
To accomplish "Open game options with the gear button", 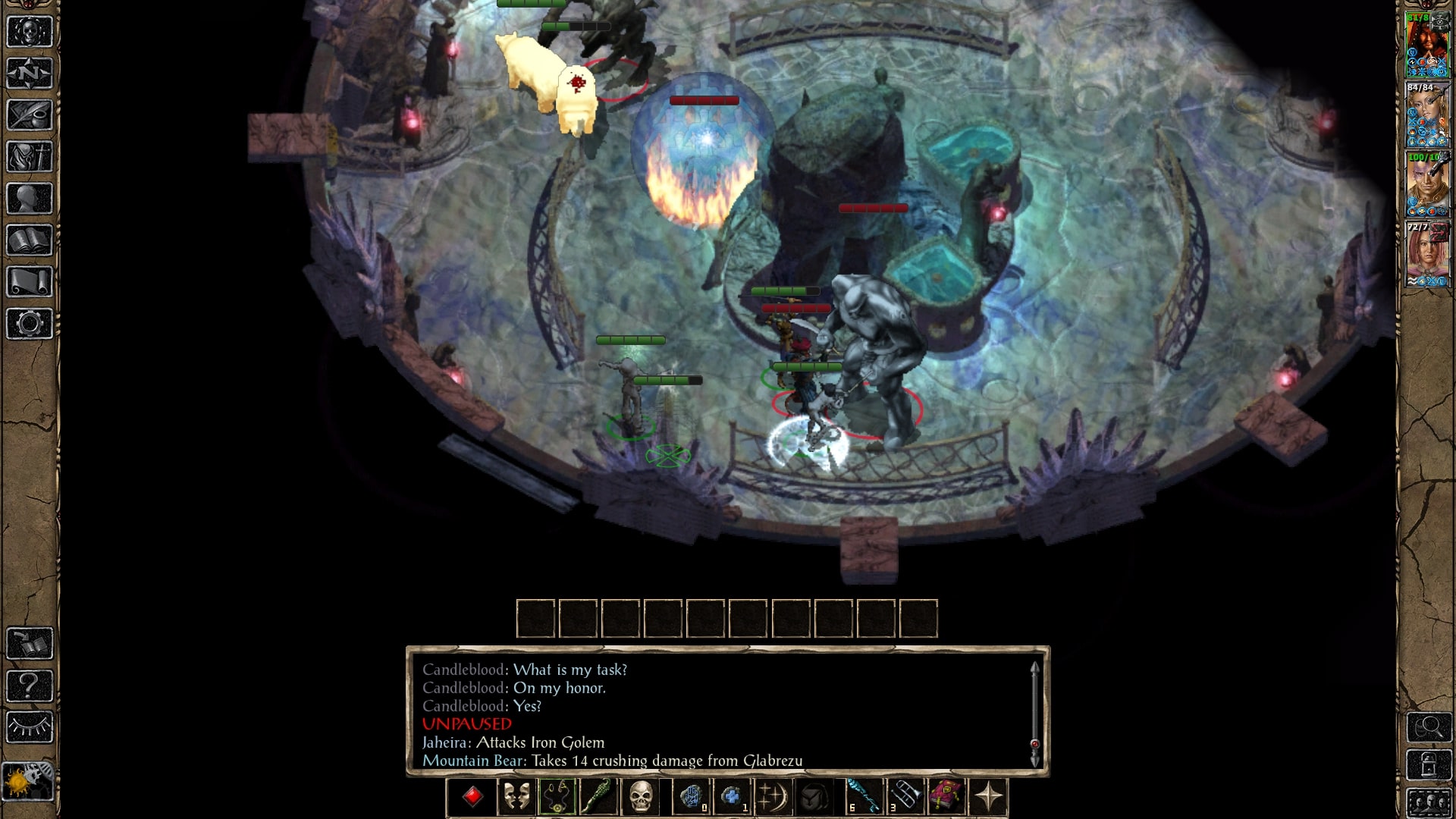I will 30,324.
